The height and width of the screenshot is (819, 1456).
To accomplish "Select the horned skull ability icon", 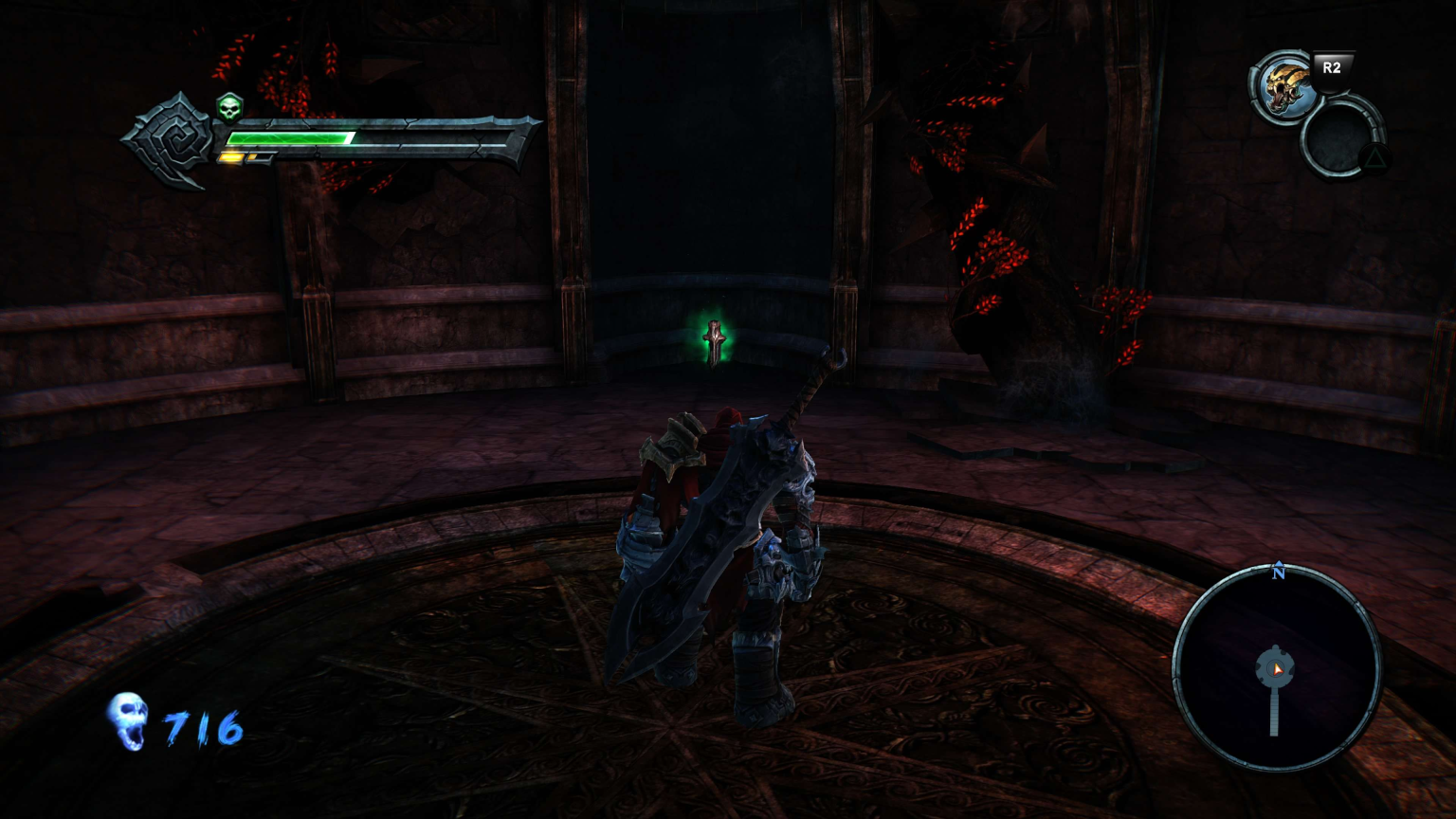I will [x=1284, y=88].
